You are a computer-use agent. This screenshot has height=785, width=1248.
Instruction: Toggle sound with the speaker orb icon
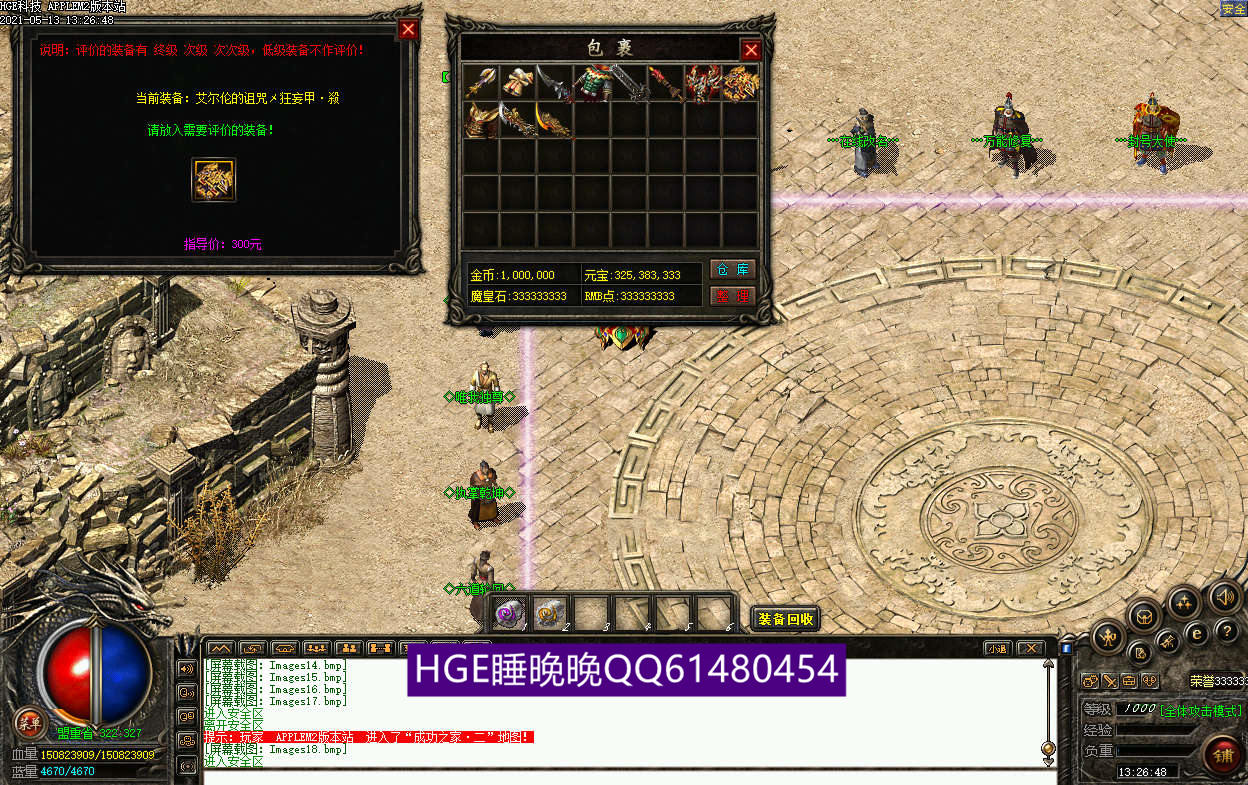click(x=1224, y=598)
